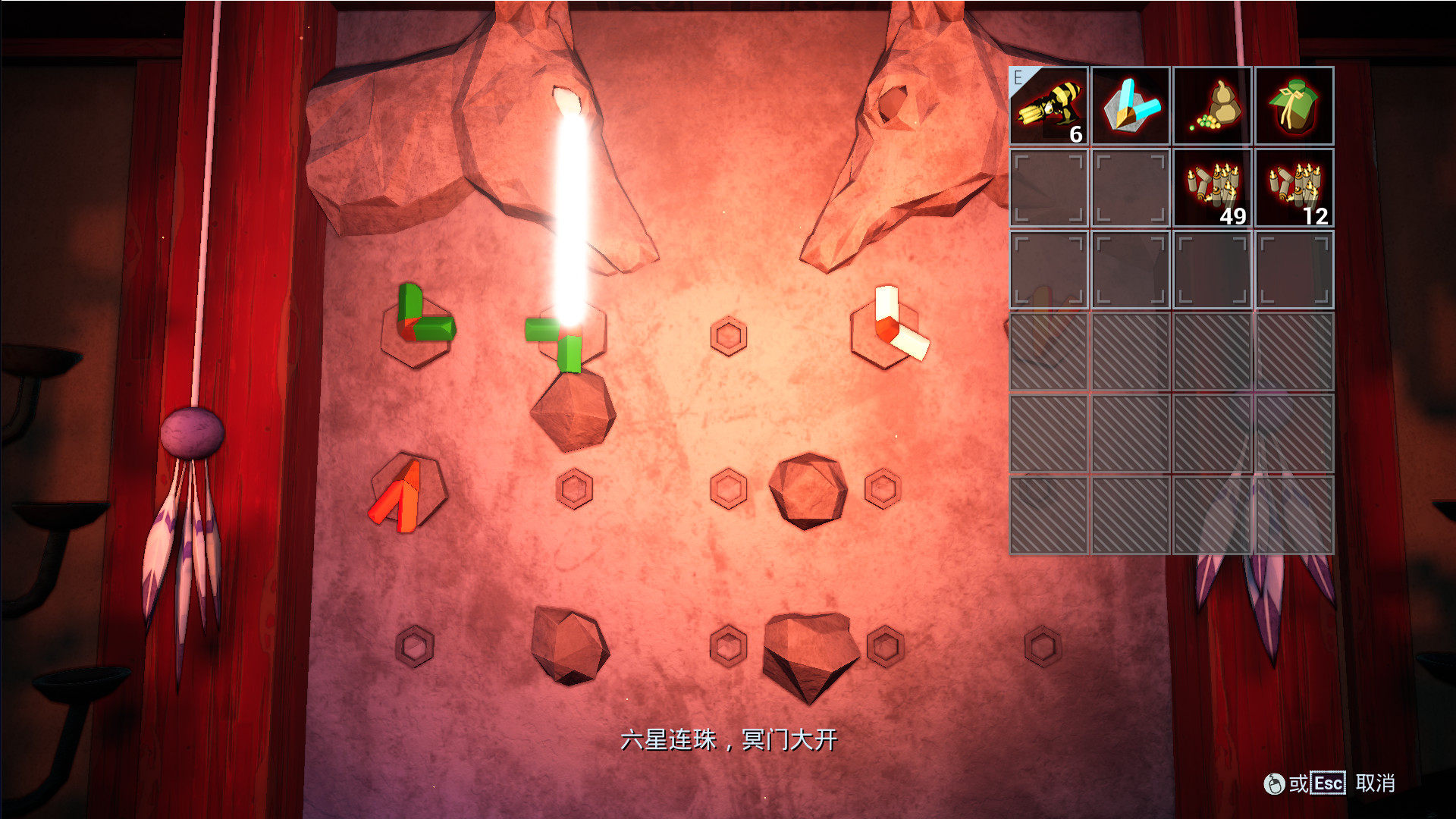Screen dimensions: 1456x819
Task: Select the striped bee gun slot
Action: (1049, 106)
